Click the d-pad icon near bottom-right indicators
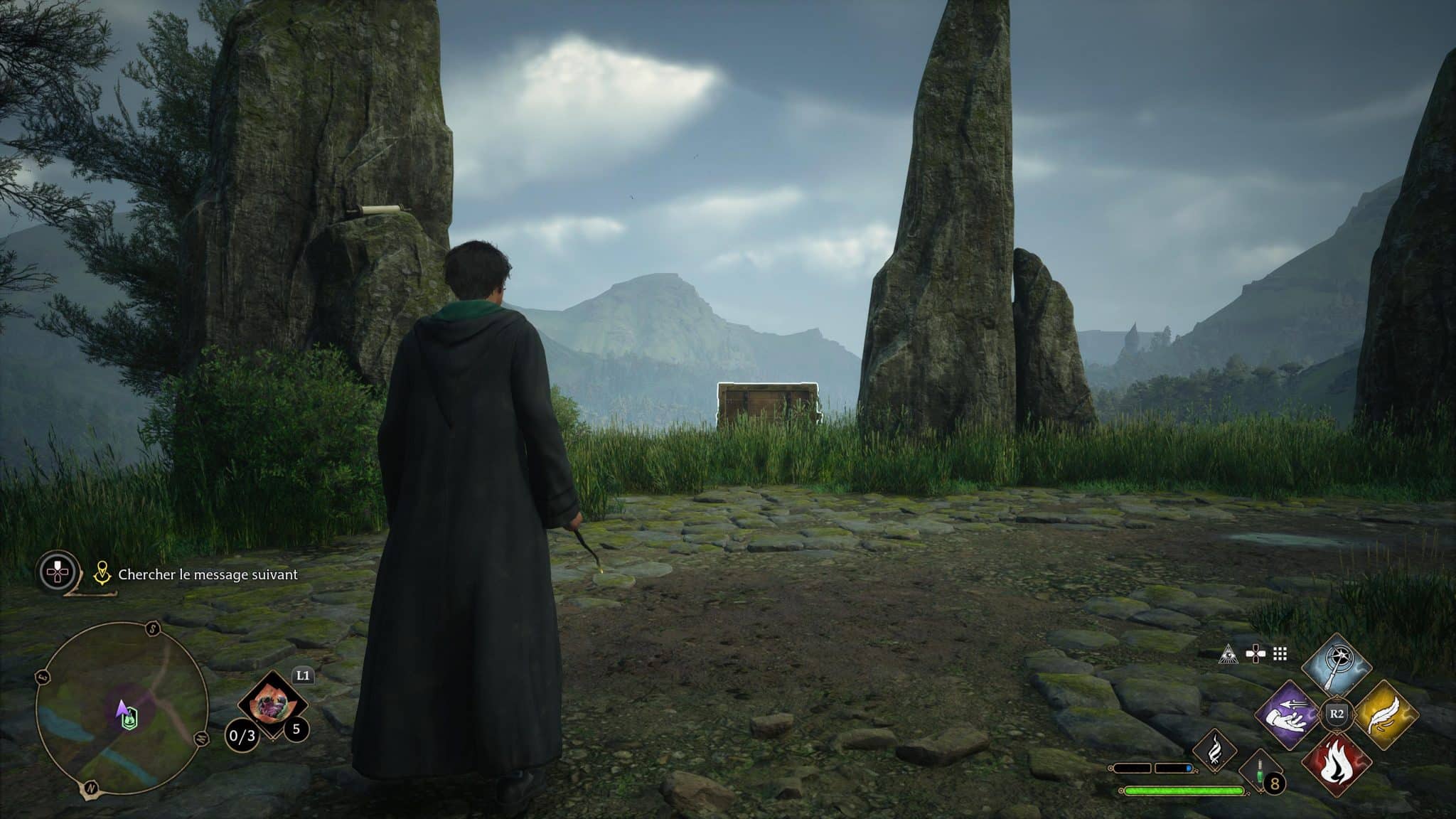 (1256, 654)
